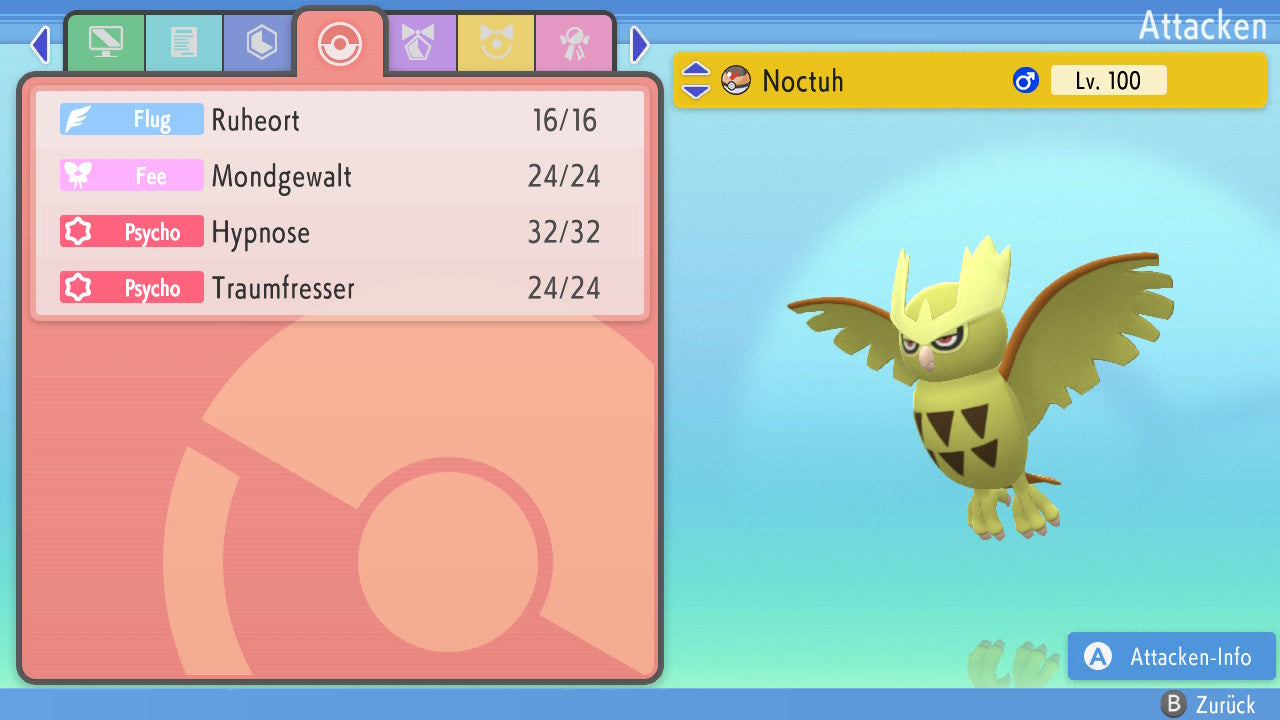Switch to the teal document tab

(184, 43)
